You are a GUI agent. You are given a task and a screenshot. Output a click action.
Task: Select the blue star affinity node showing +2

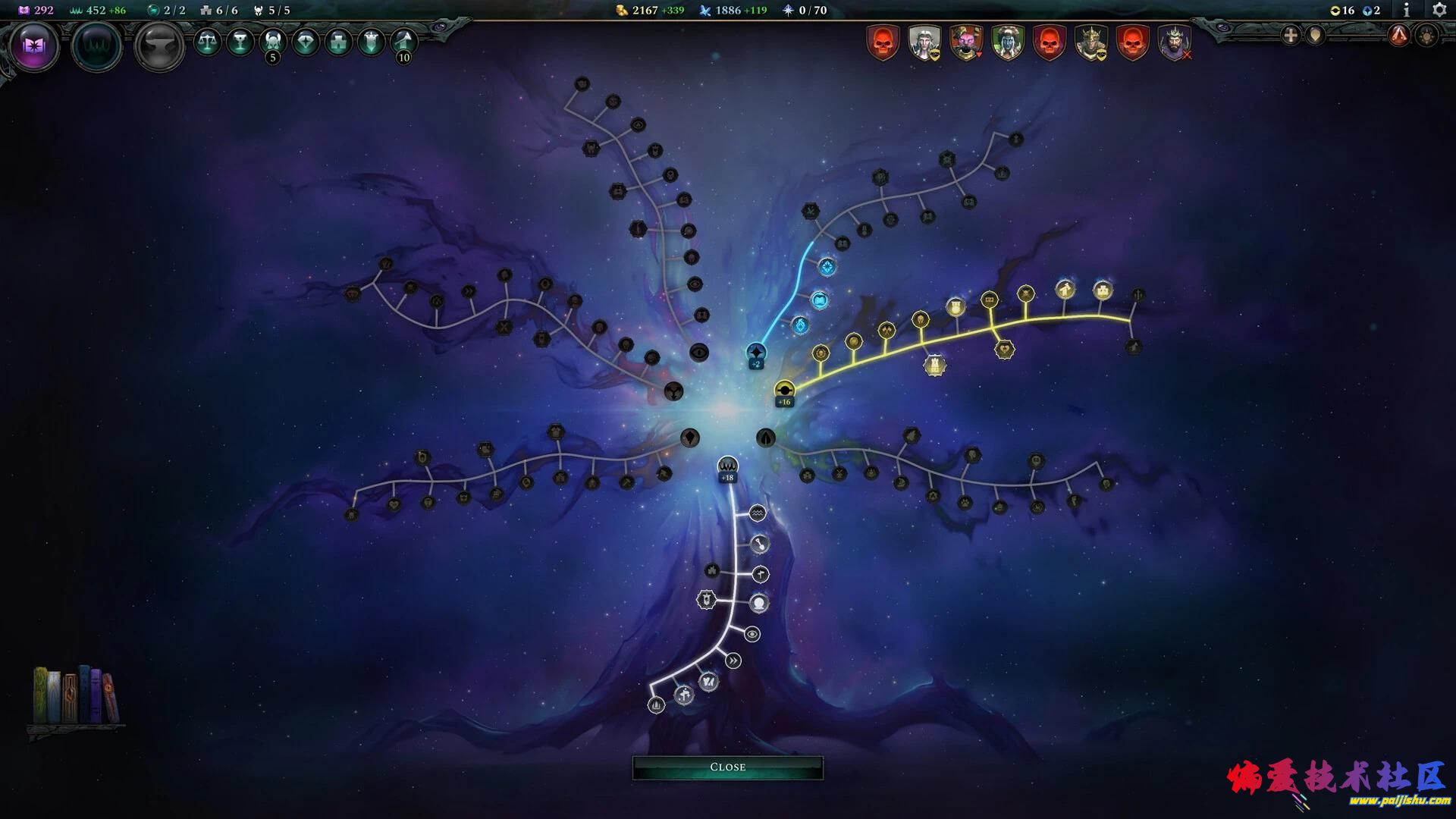click(x=756, y=353)
